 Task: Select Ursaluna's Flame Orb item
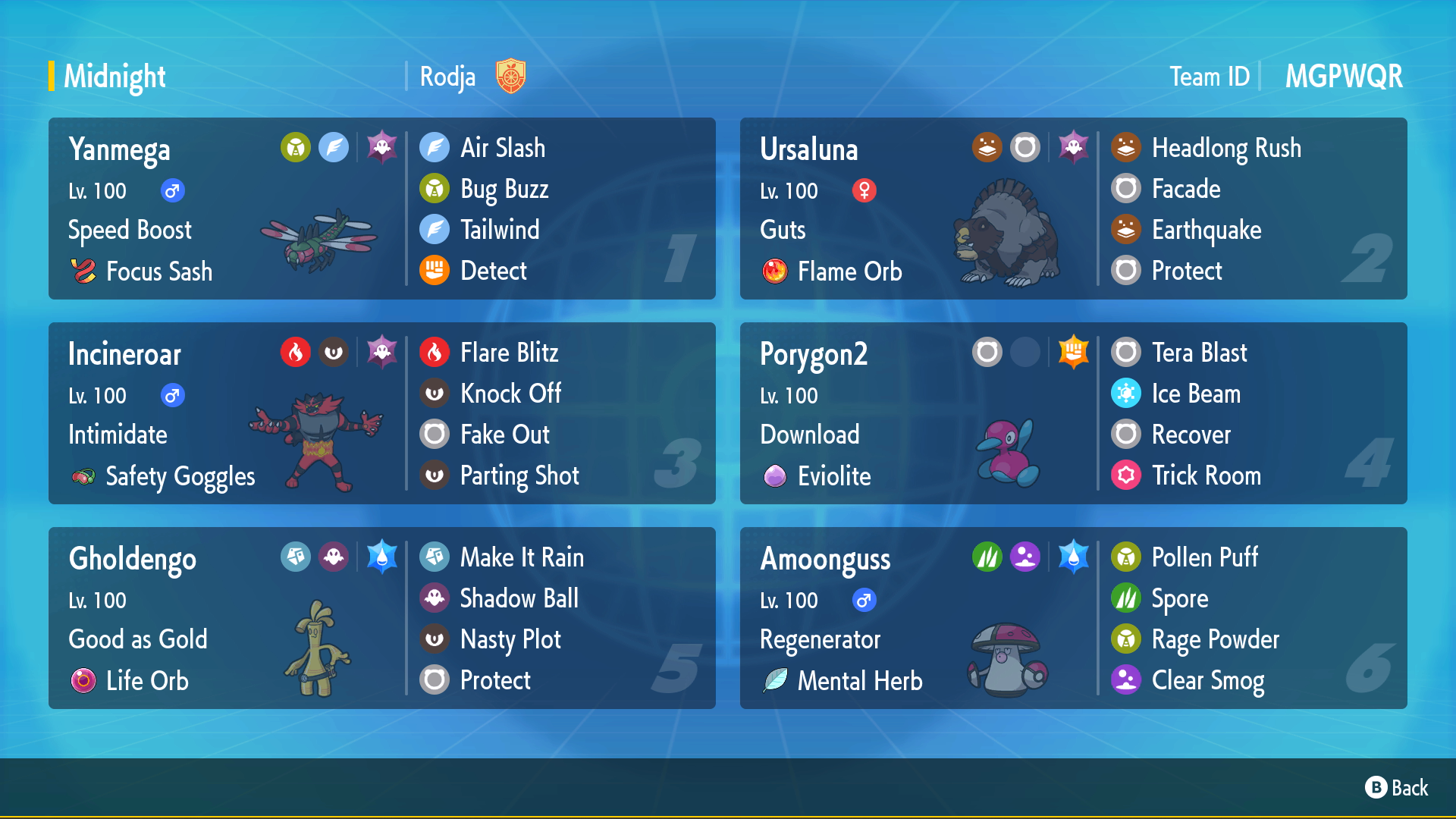coord(849,271)
